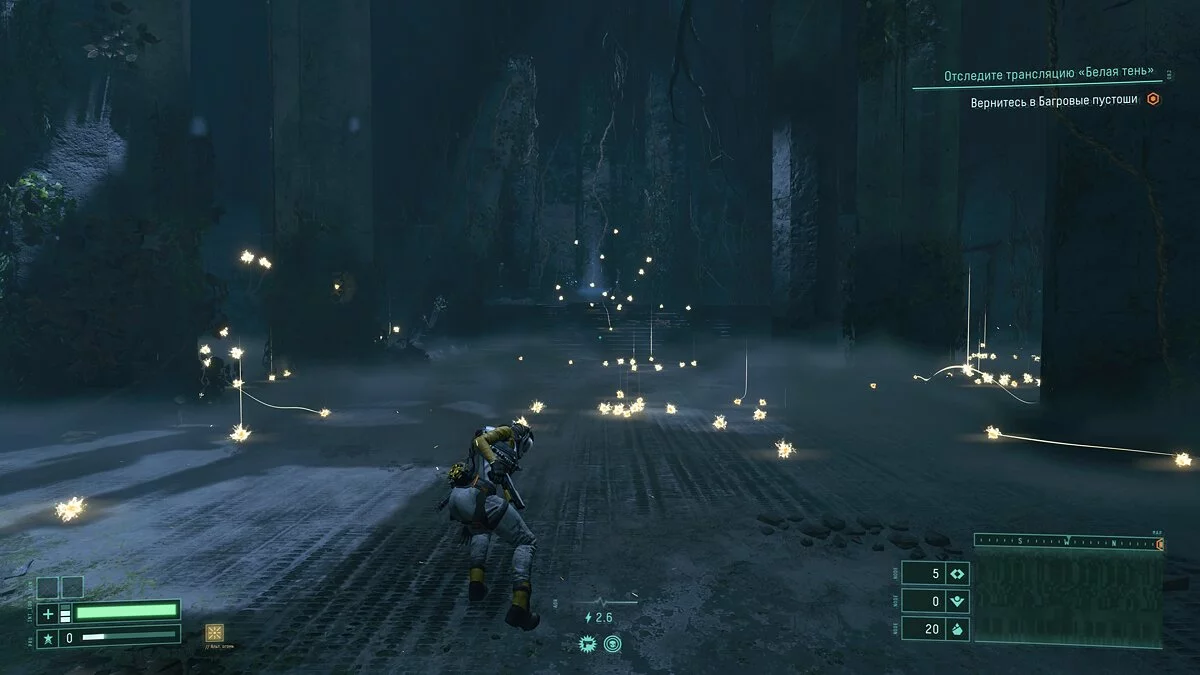This screenshot has height=675, width=1200.
Task: Click the plus icon beside the health bar
Action: pos(47,613)
